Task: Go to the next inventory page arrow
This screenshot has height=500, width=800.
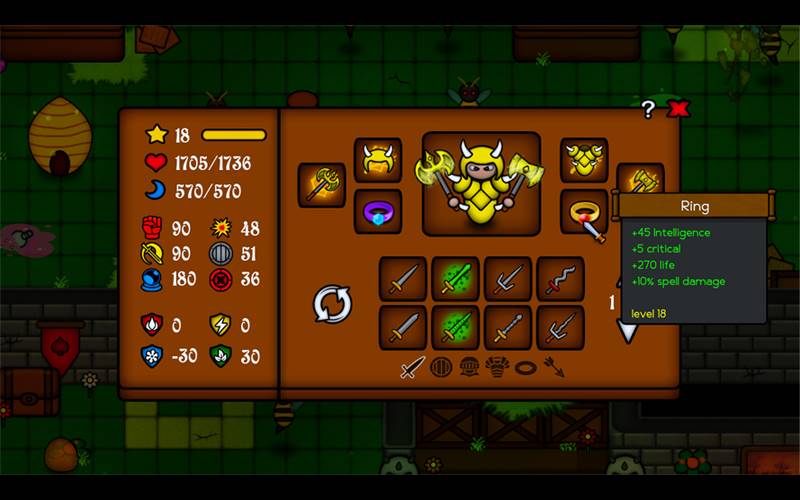Action: [628, 331]
